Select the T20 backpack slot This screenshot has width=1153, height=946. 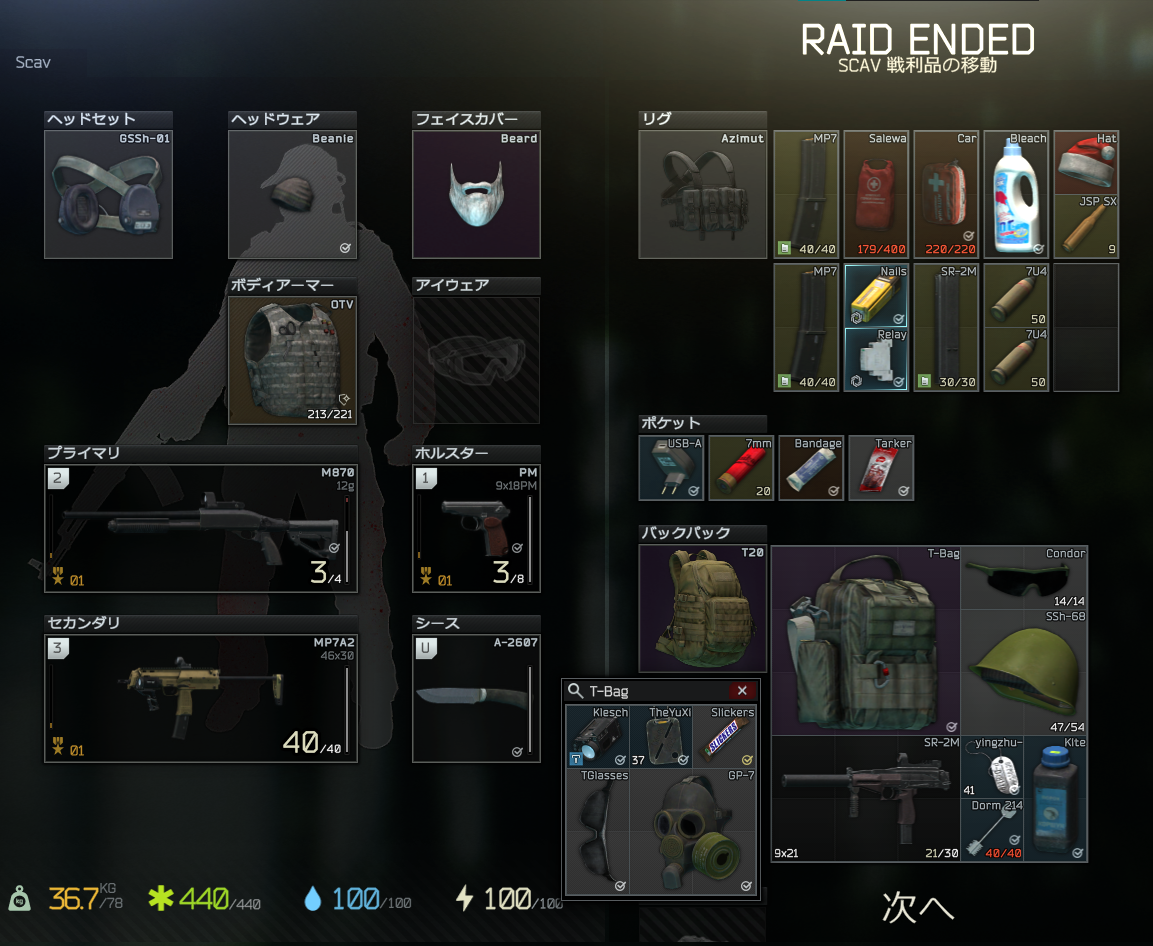pos(702,609)
